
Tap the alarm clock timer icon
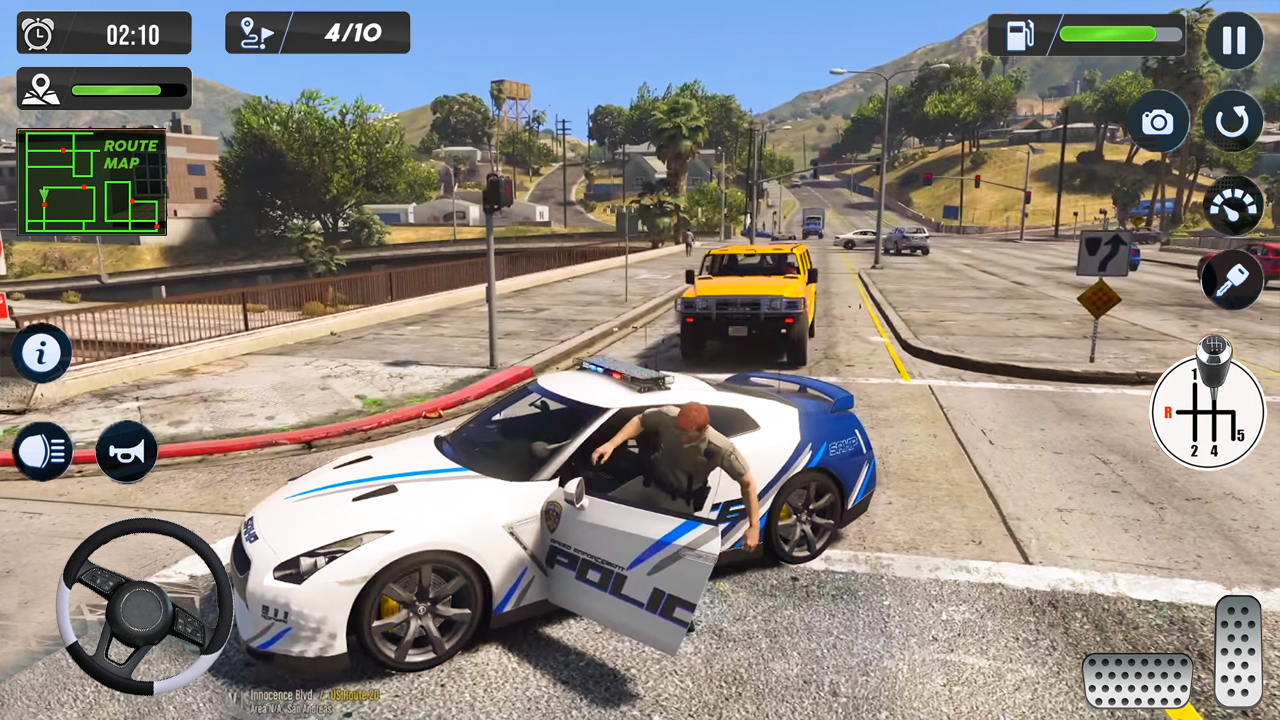[x=38, y=32]
